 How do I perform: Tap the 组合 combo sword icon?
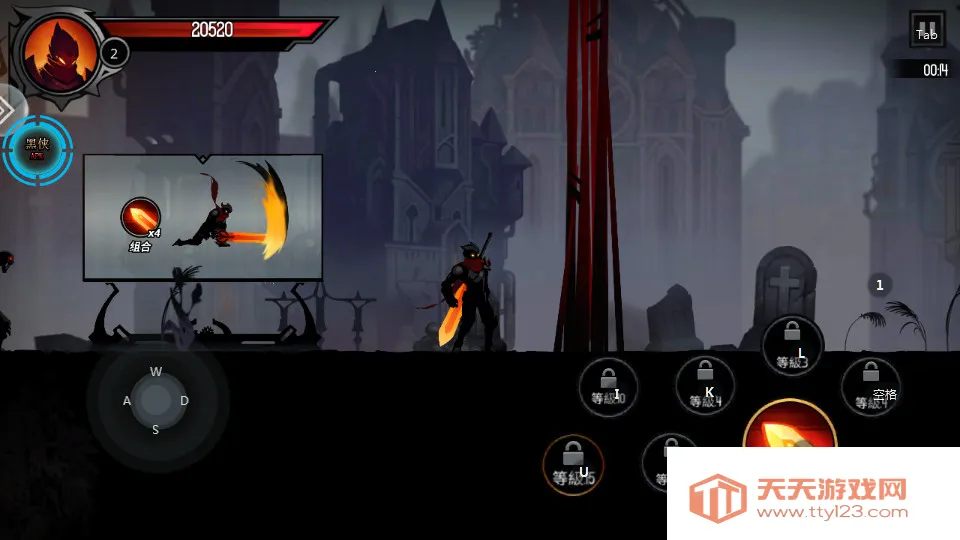click(140, 218)
